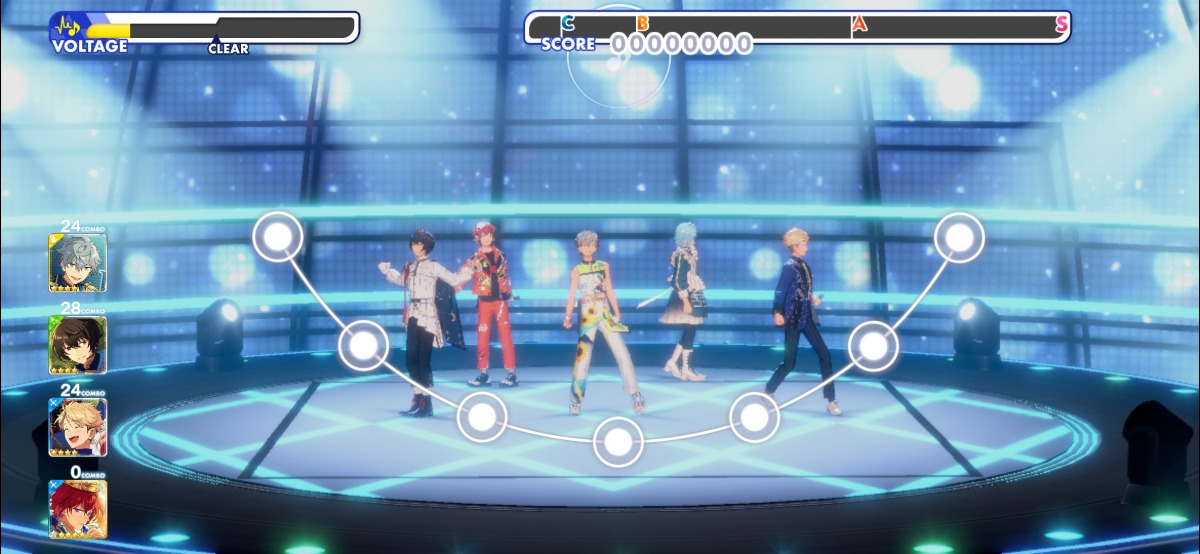The image size is (1200, 554).
Task: Choose the laughing blonde character card
Action: (x=78, y=427)
